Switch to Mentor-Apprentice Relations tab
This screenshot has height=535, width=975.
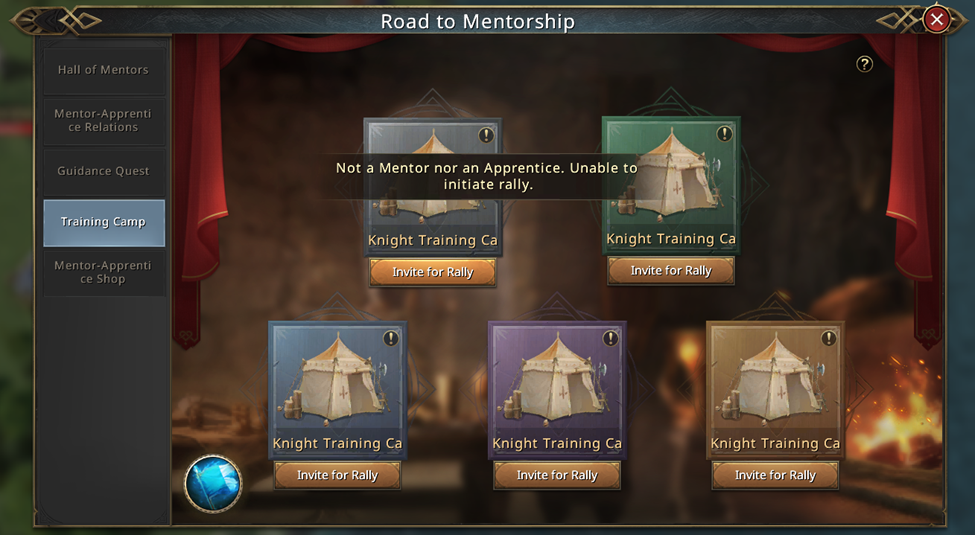pos(103,120)
